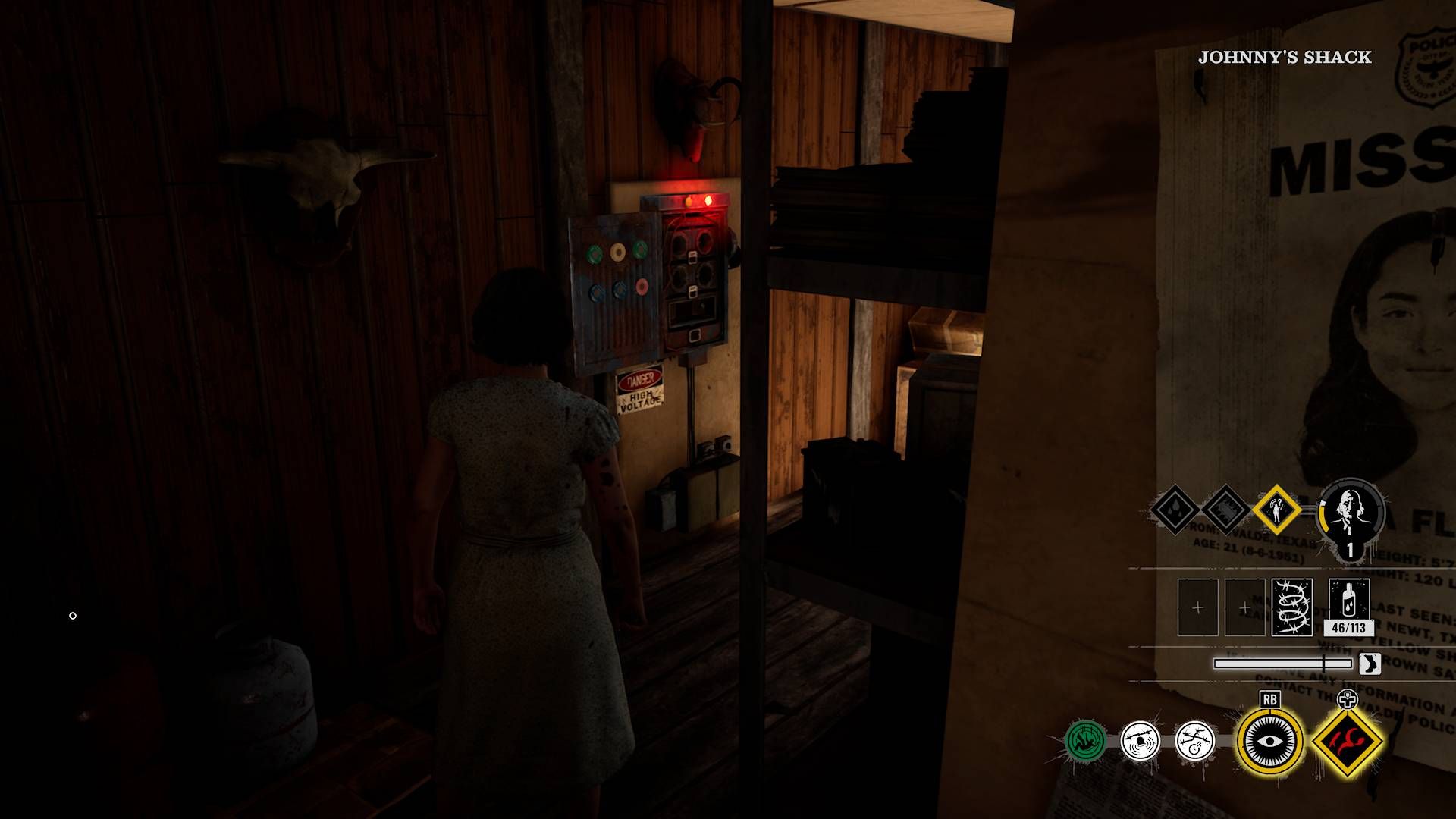Click the first empty plus item slot
This screenshot has height=819, width=1456.
tap(1198, 606)
